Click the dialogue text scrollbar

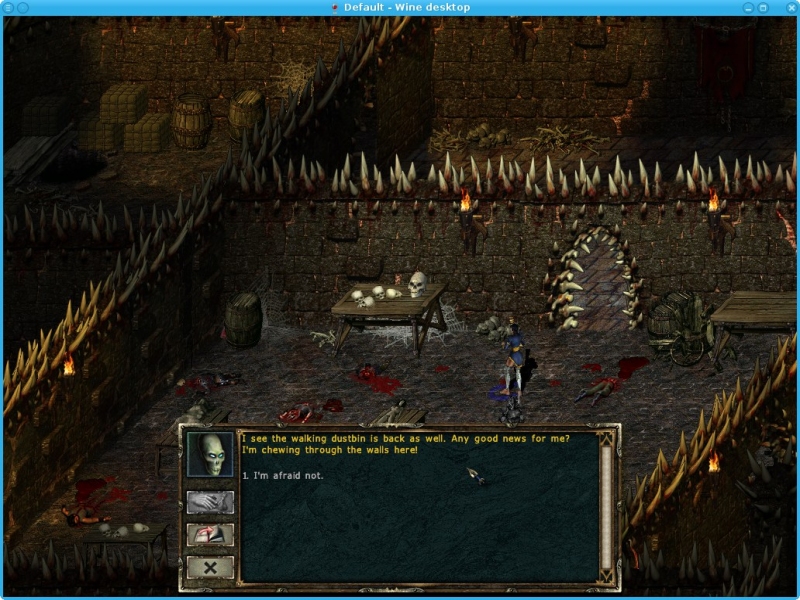[x=605, y=505]
